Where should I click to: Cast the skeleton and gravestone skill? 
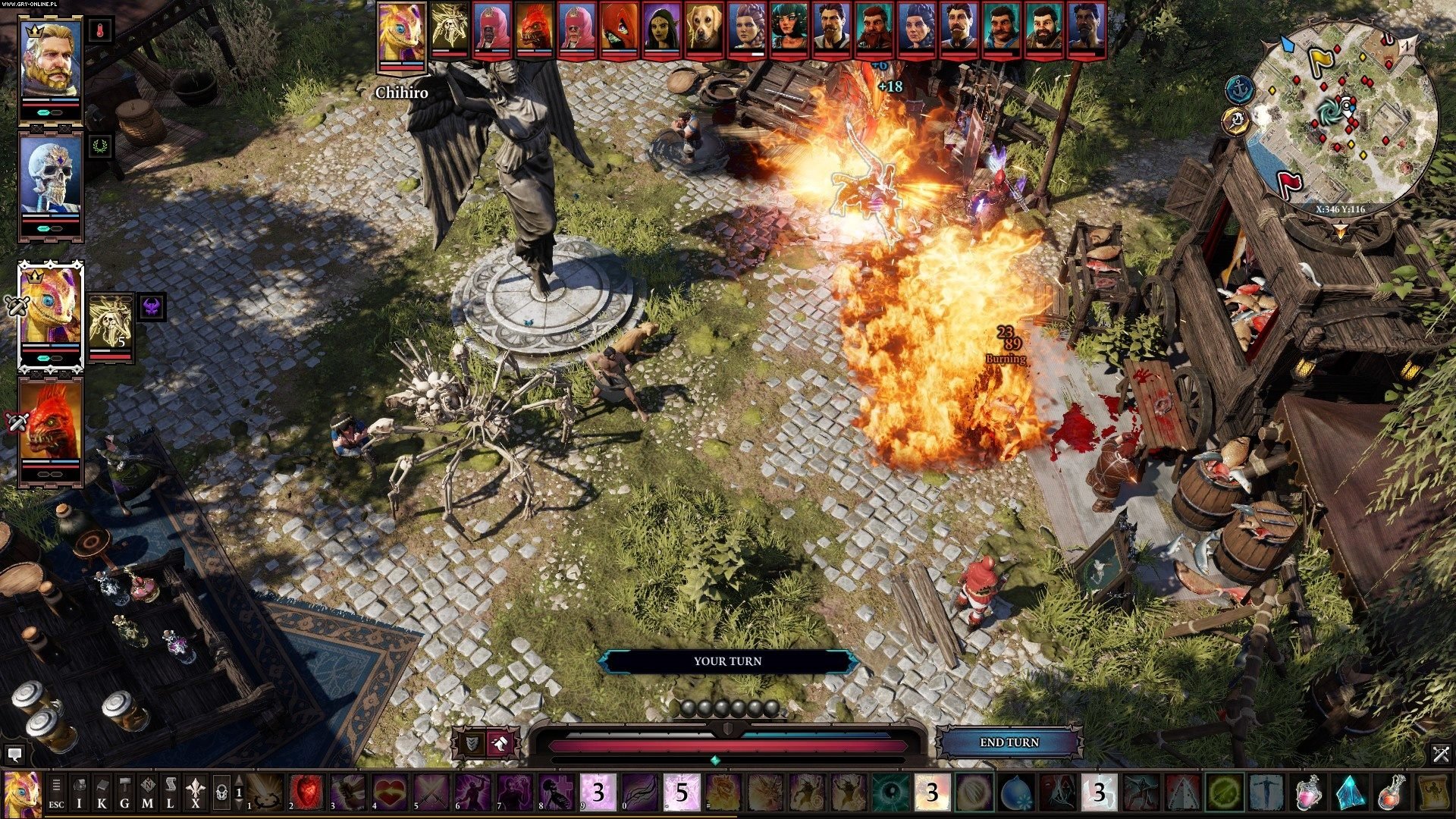(557, 792)
